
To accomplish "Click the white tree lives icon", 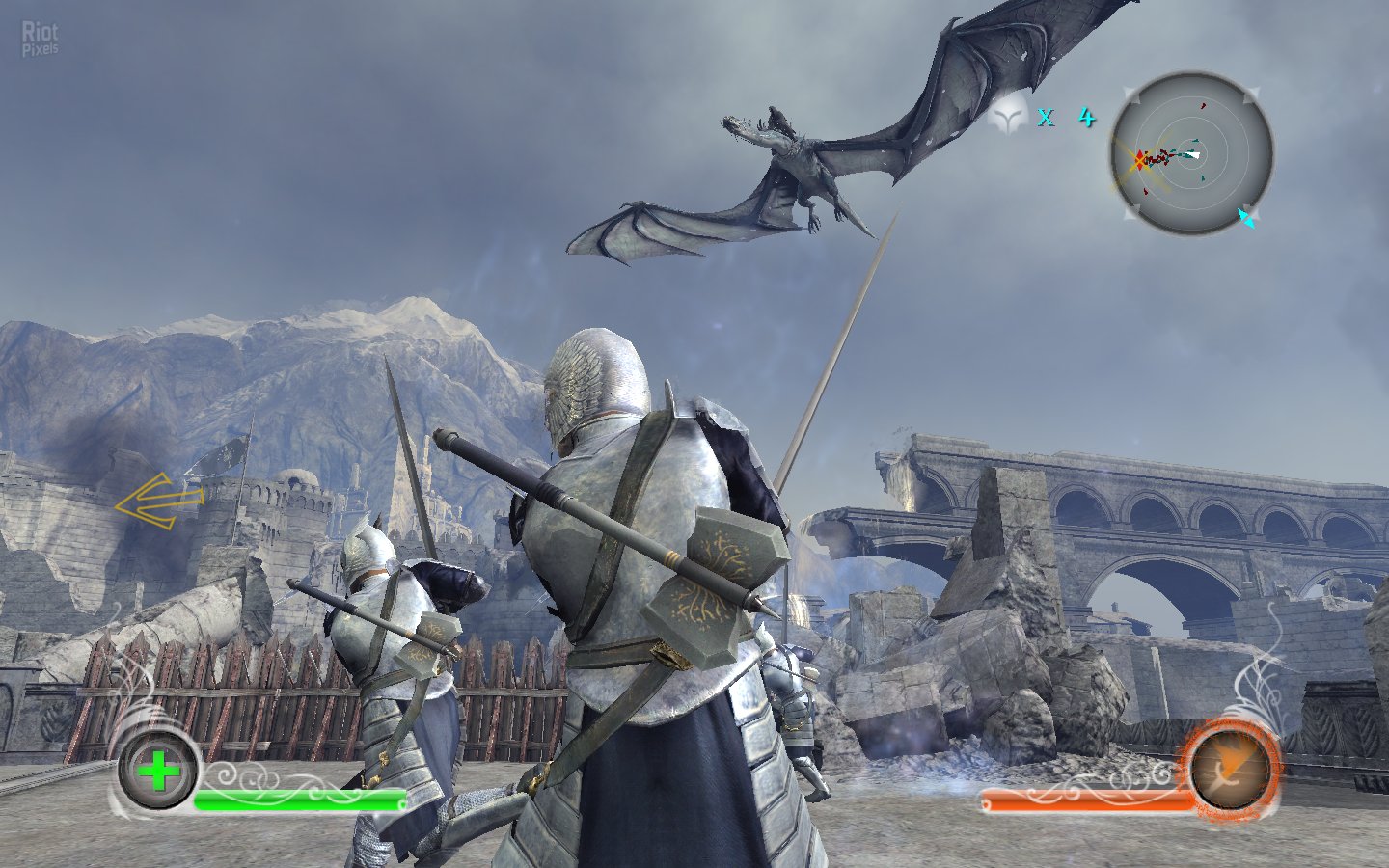I will tap(1009, 118).
